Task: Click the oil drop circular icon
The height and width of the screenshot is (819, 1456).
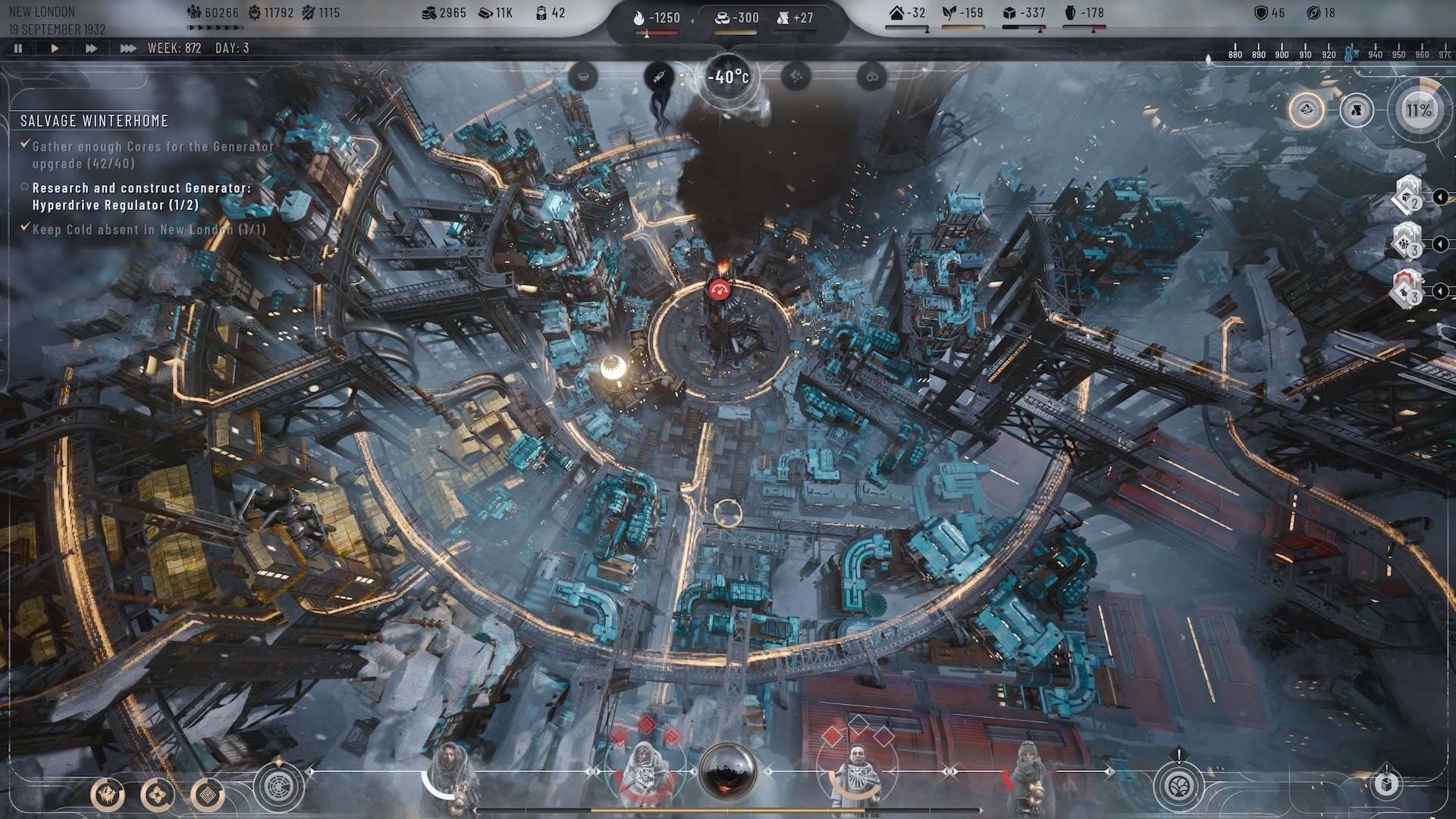Action: [x=1357, y=111]
